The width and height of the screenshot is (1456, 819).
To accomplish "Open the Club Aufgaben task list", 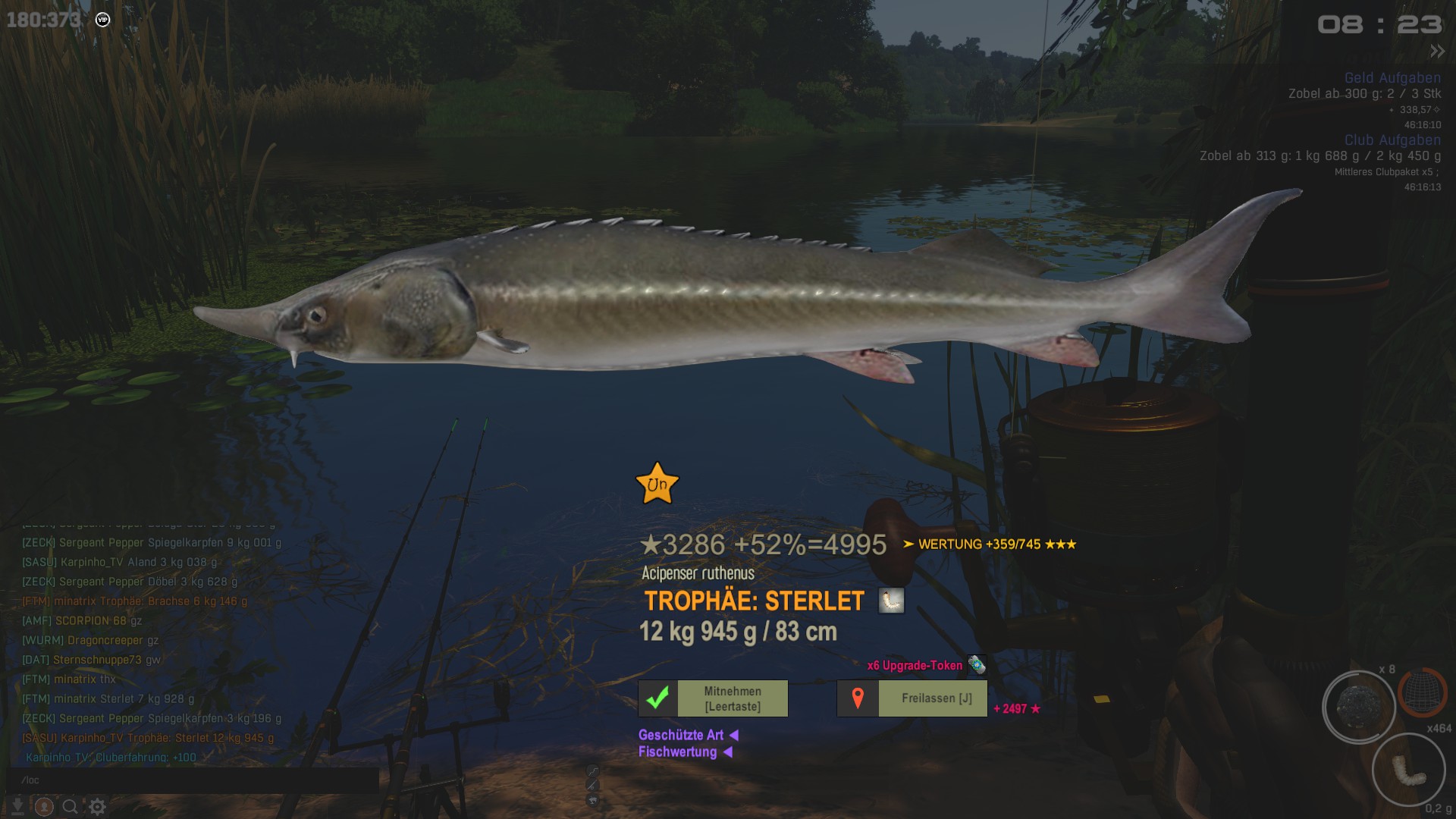I will pyautogui.click(x=1392, y=140).
